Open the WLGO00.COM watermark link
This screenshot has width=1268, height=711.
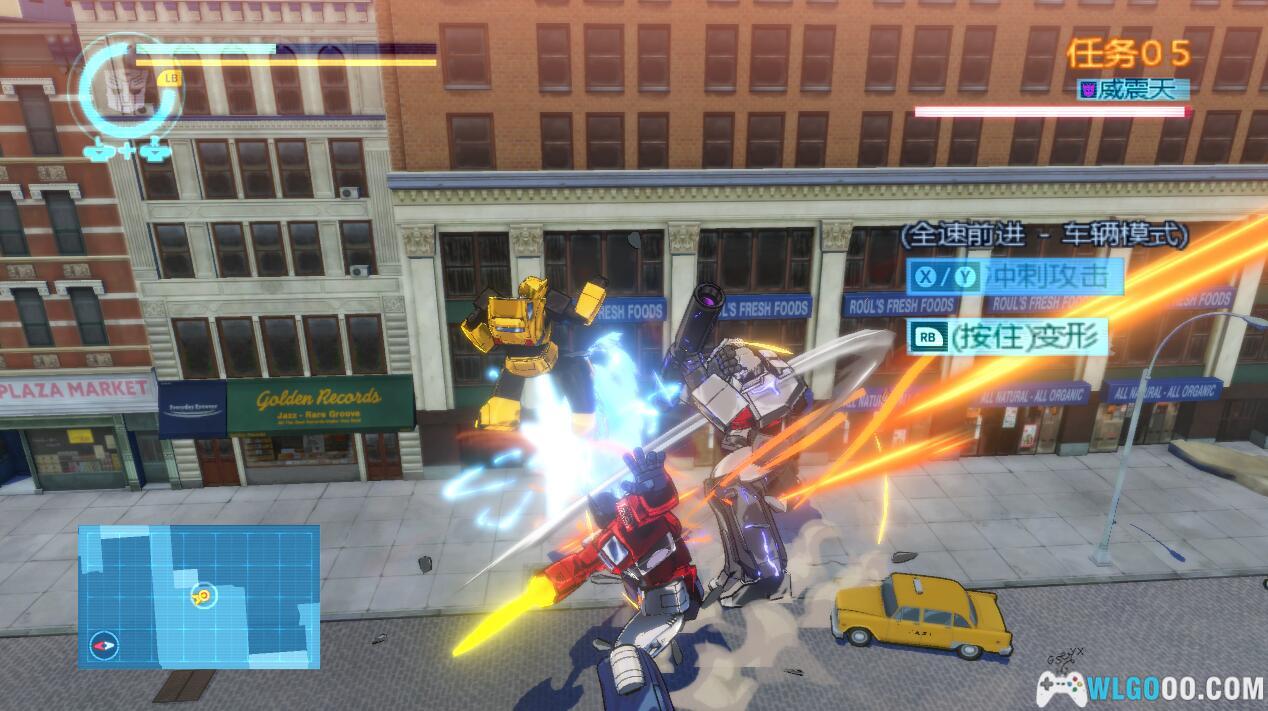click(1150, 687)
